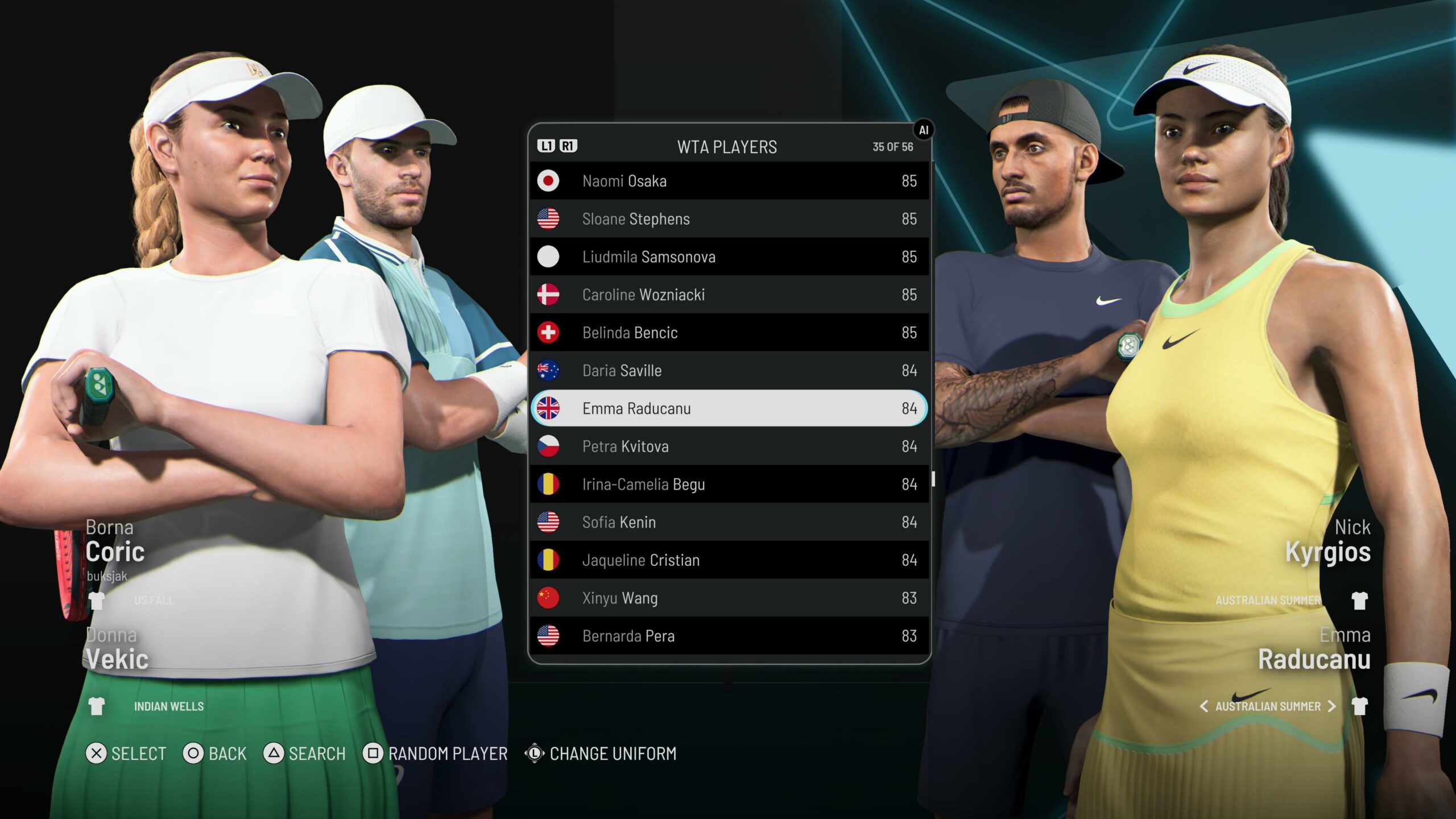Pick Liudmila Samsonova from the roster
Image resolution: width=1456 pixels, height=819 pixels.
pos(729,257)
